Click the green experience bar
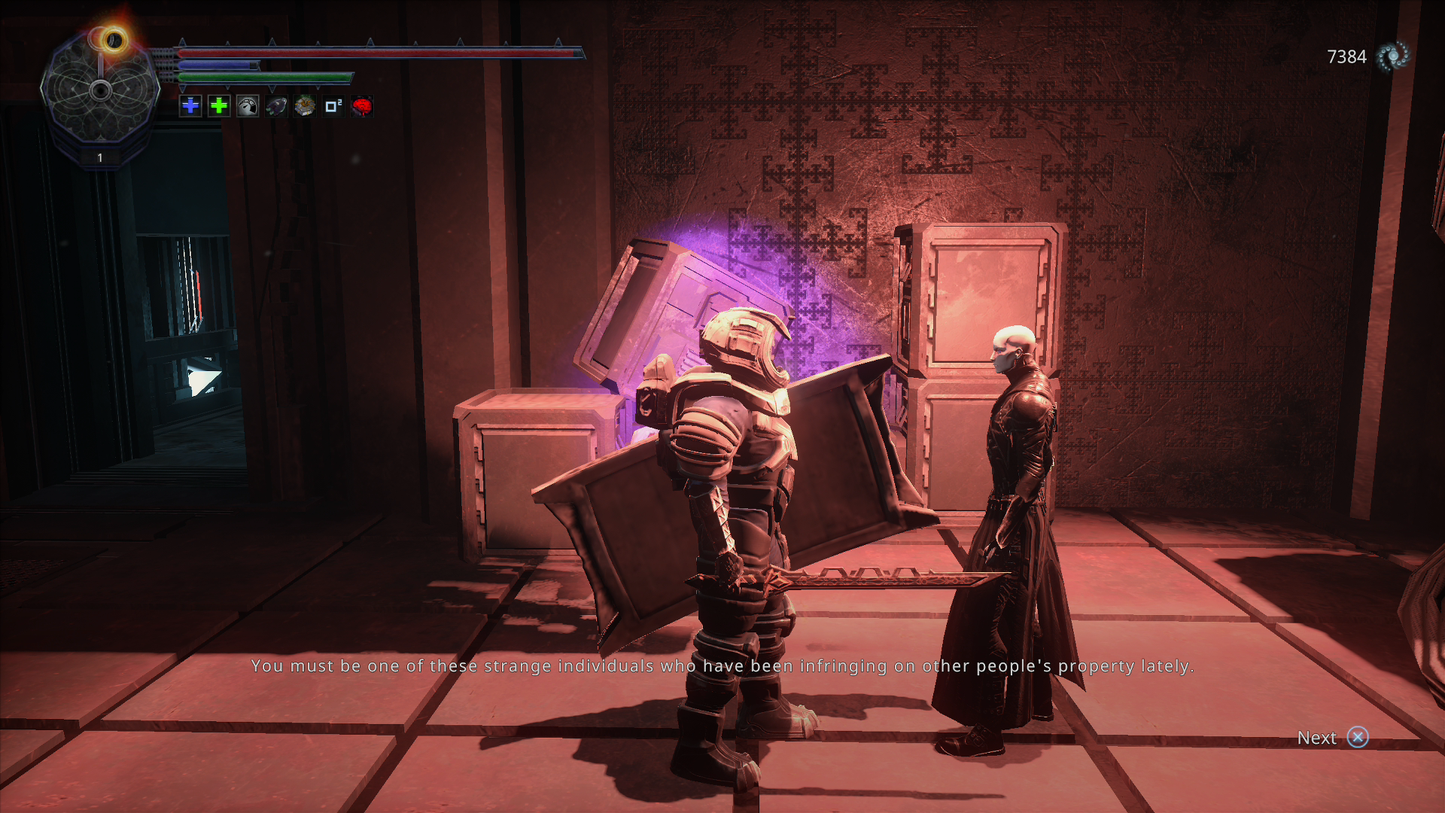 tap(265, 76)
